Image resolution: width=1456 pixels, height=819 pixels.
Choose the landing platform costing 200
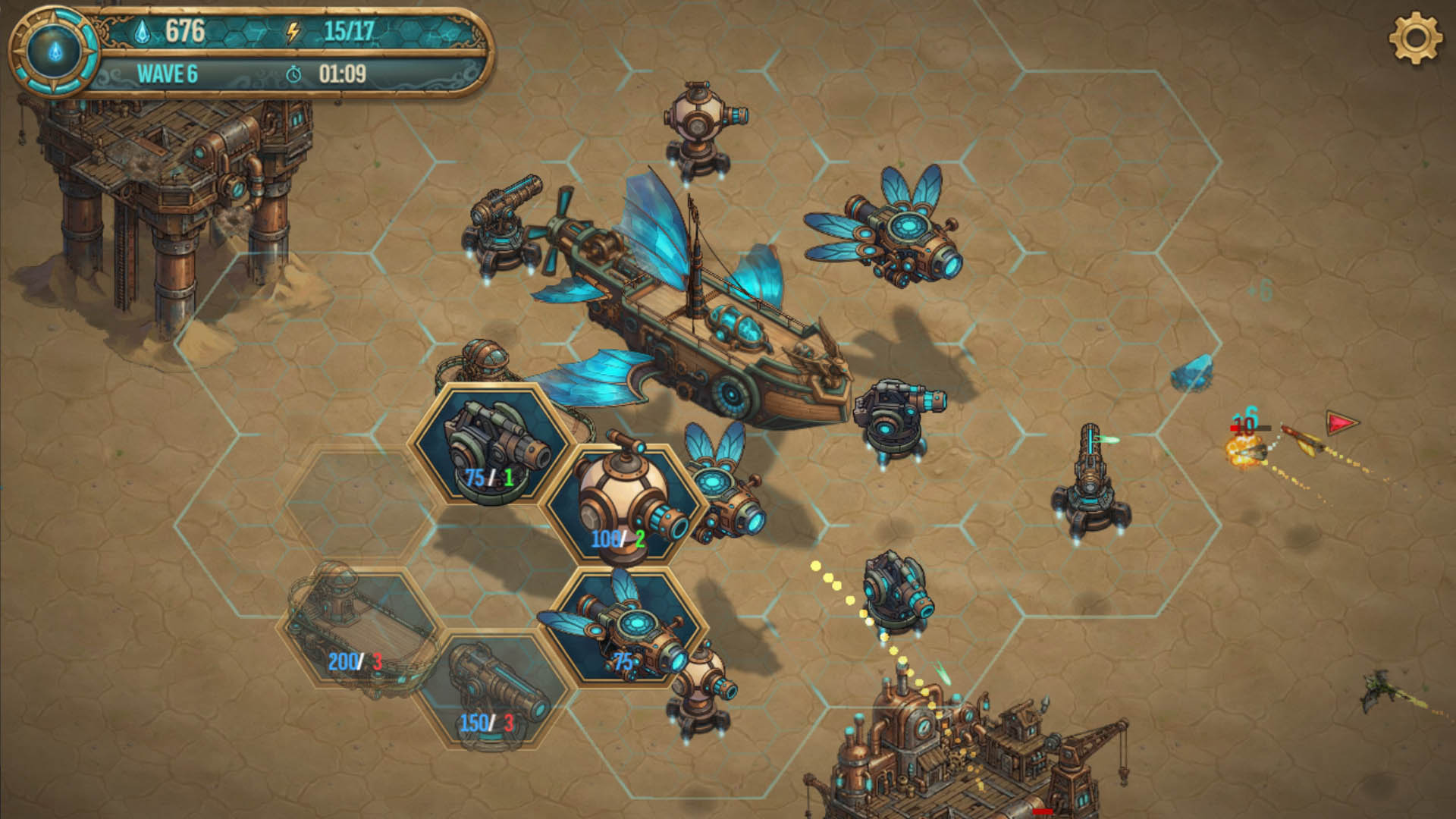pyautogui.click(x=356, y=629)
